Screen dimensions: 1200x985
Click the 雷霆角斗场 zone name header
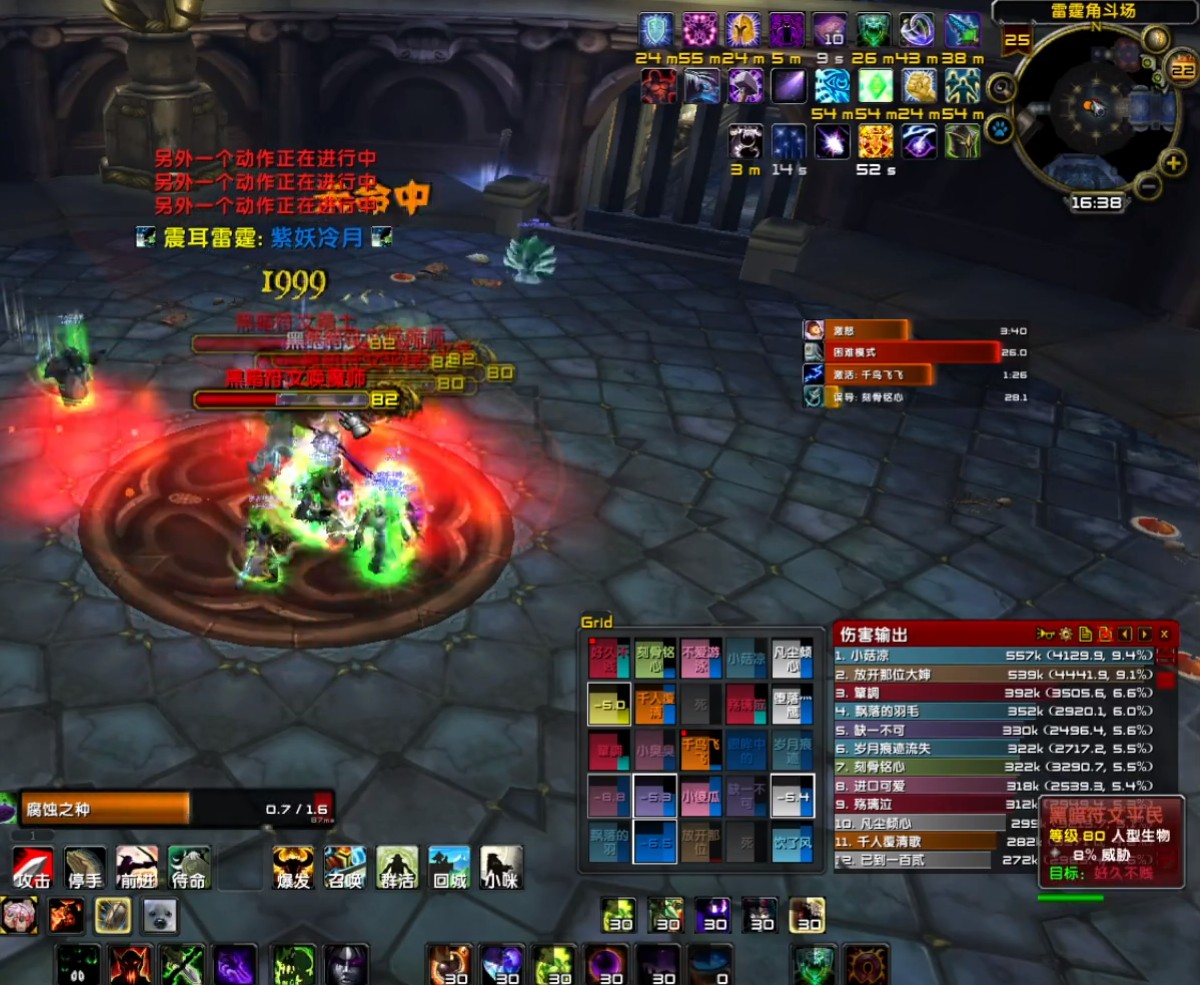pyautogui.click(x=1094, y=12)
